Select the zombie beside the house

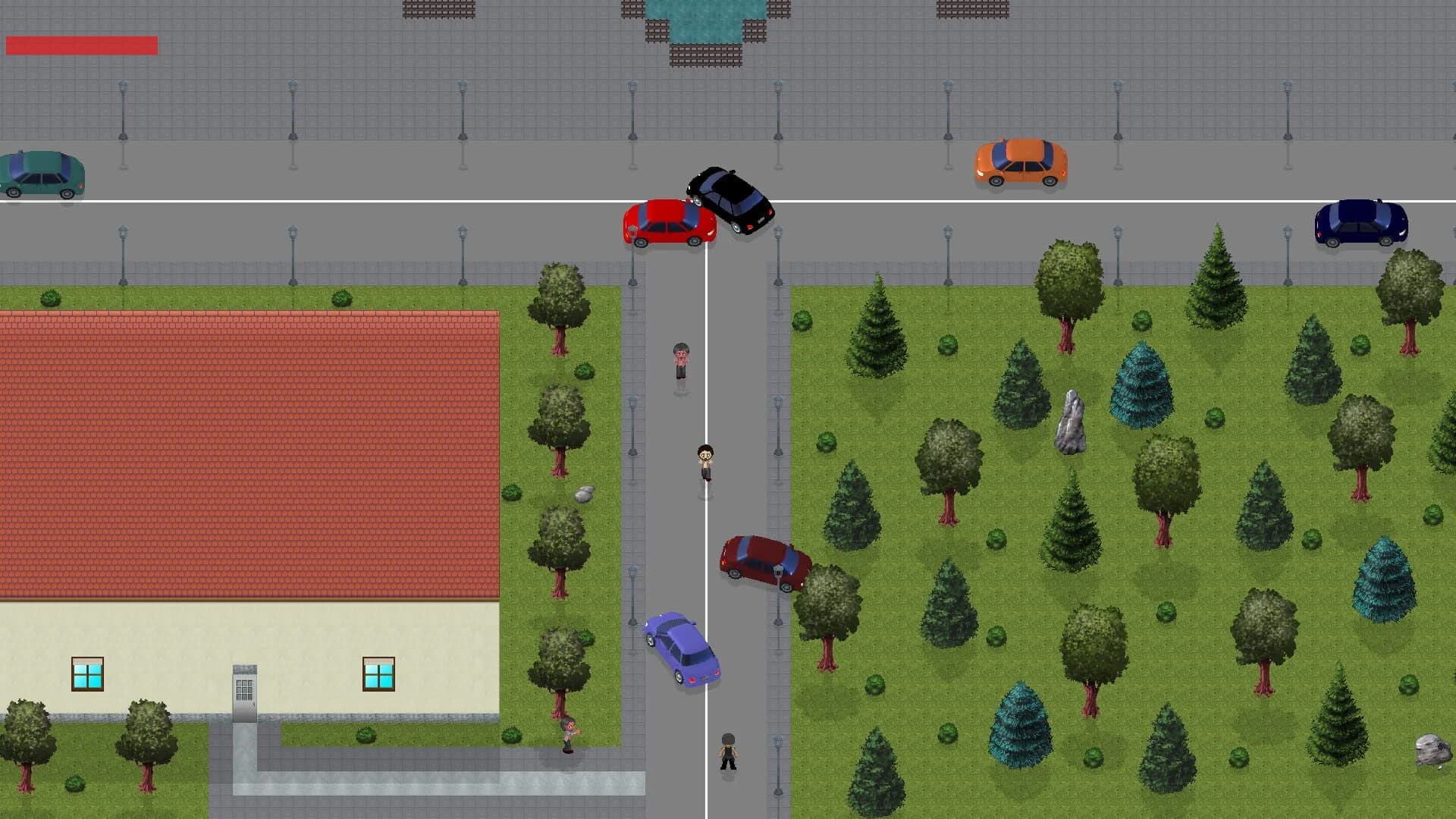click(567, 737)
